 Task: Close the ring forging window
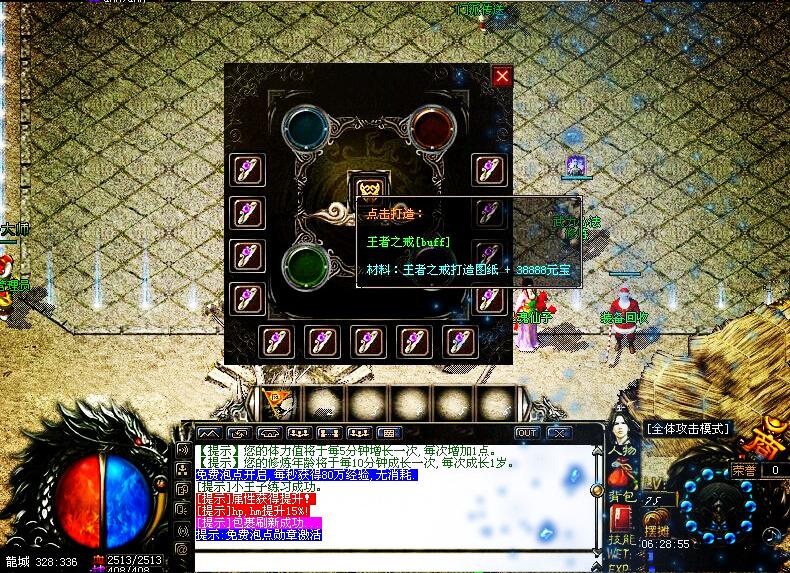tap(502, 76)
